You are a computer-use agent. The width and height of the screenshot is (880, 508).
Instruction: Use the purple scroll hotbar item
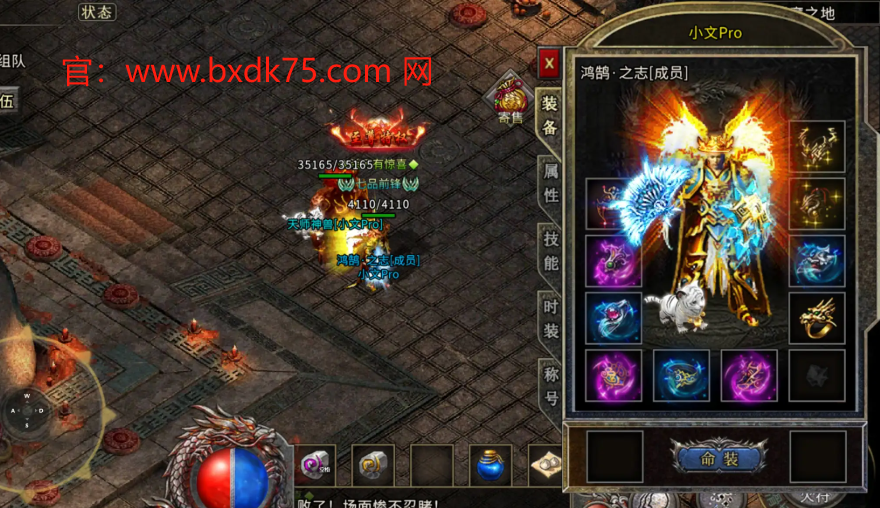pos(315,465)
